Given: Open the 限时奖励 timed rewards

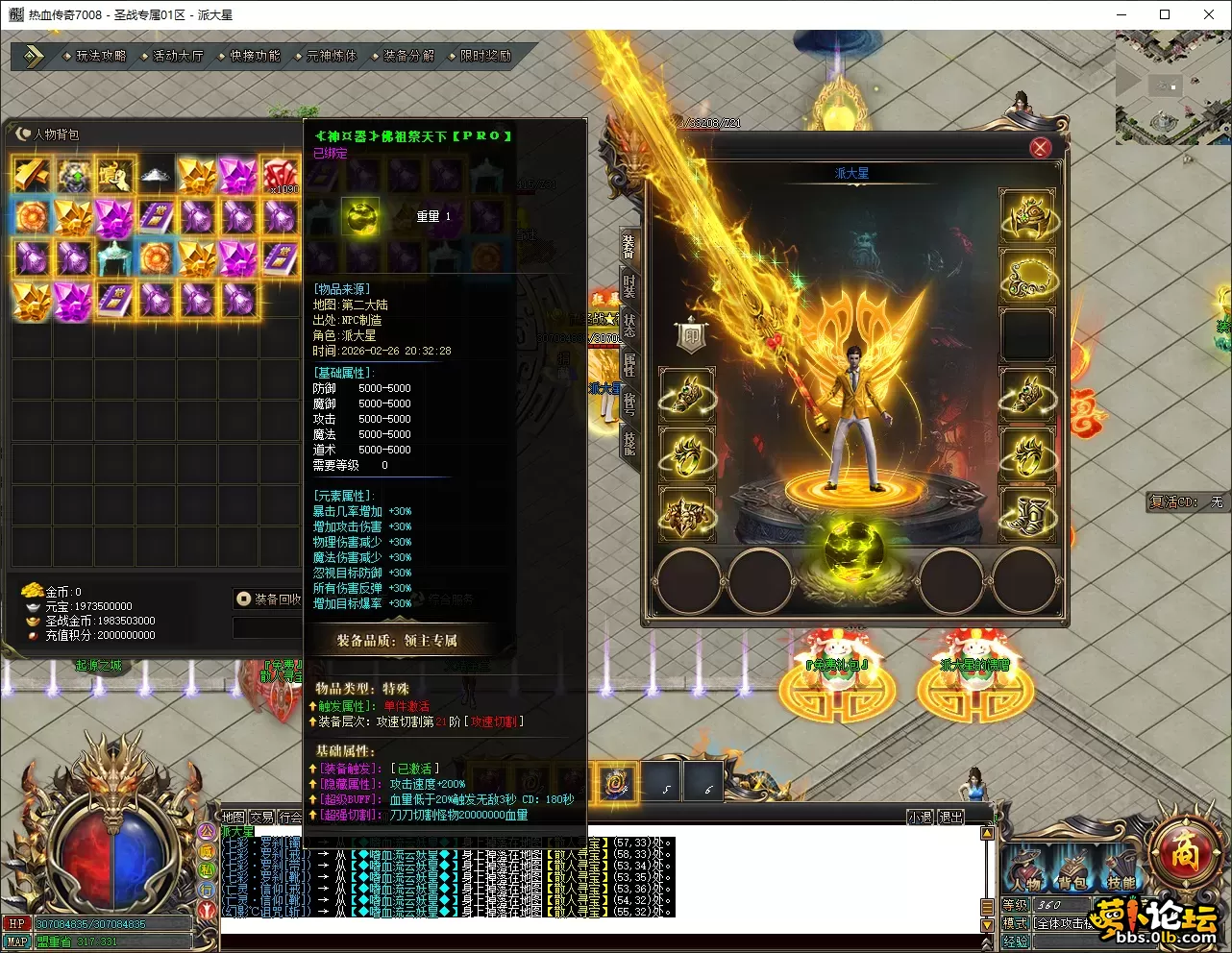Looking at the screenshot, I should pos(485,56).
